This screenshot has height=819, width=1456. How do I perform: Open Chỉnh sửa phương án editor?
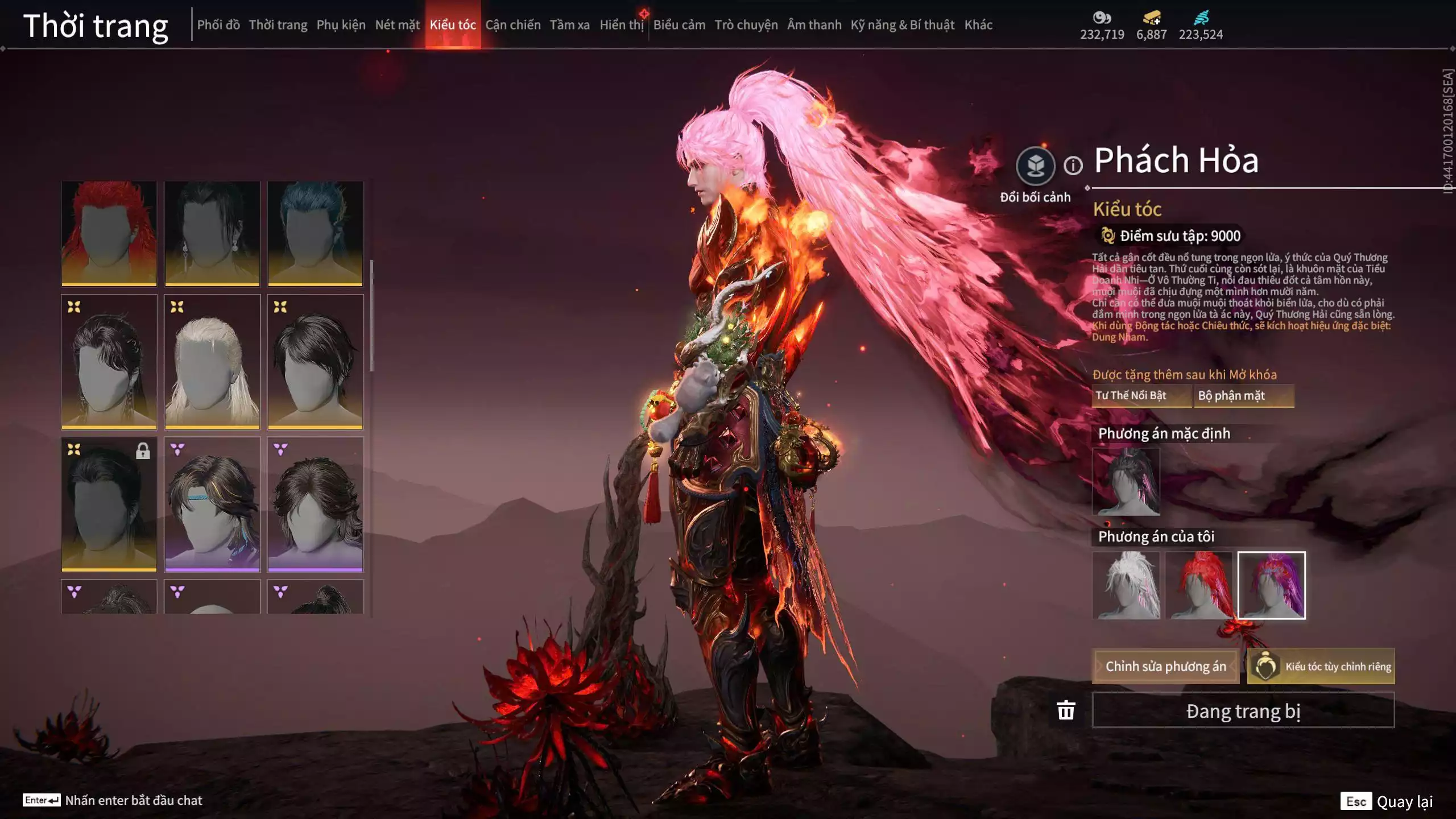[1165, 667]
